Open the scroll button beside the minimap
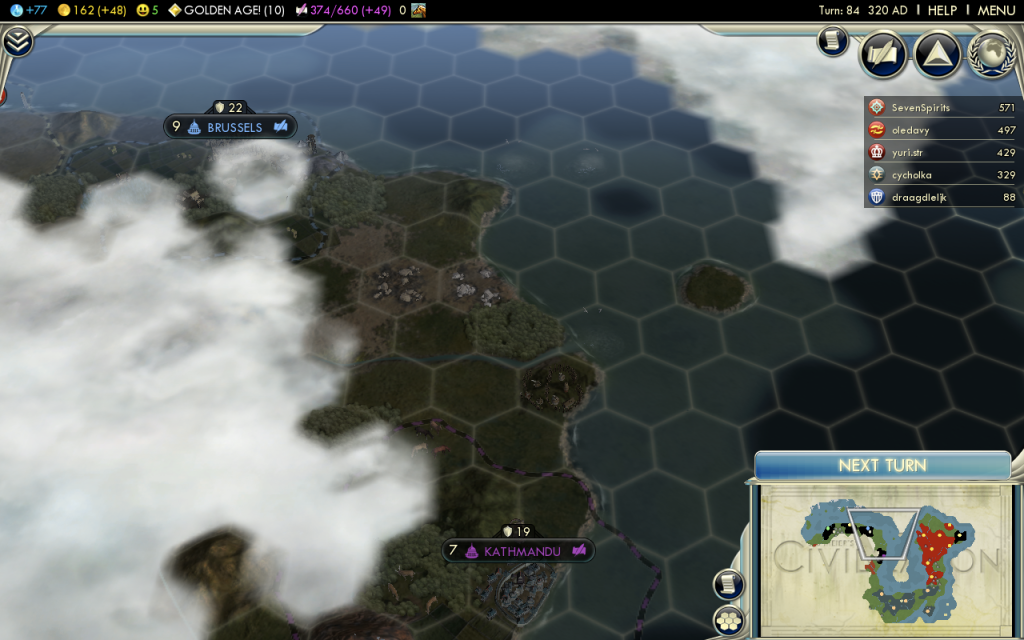The image size is (1024, 640). pos(728,585)
